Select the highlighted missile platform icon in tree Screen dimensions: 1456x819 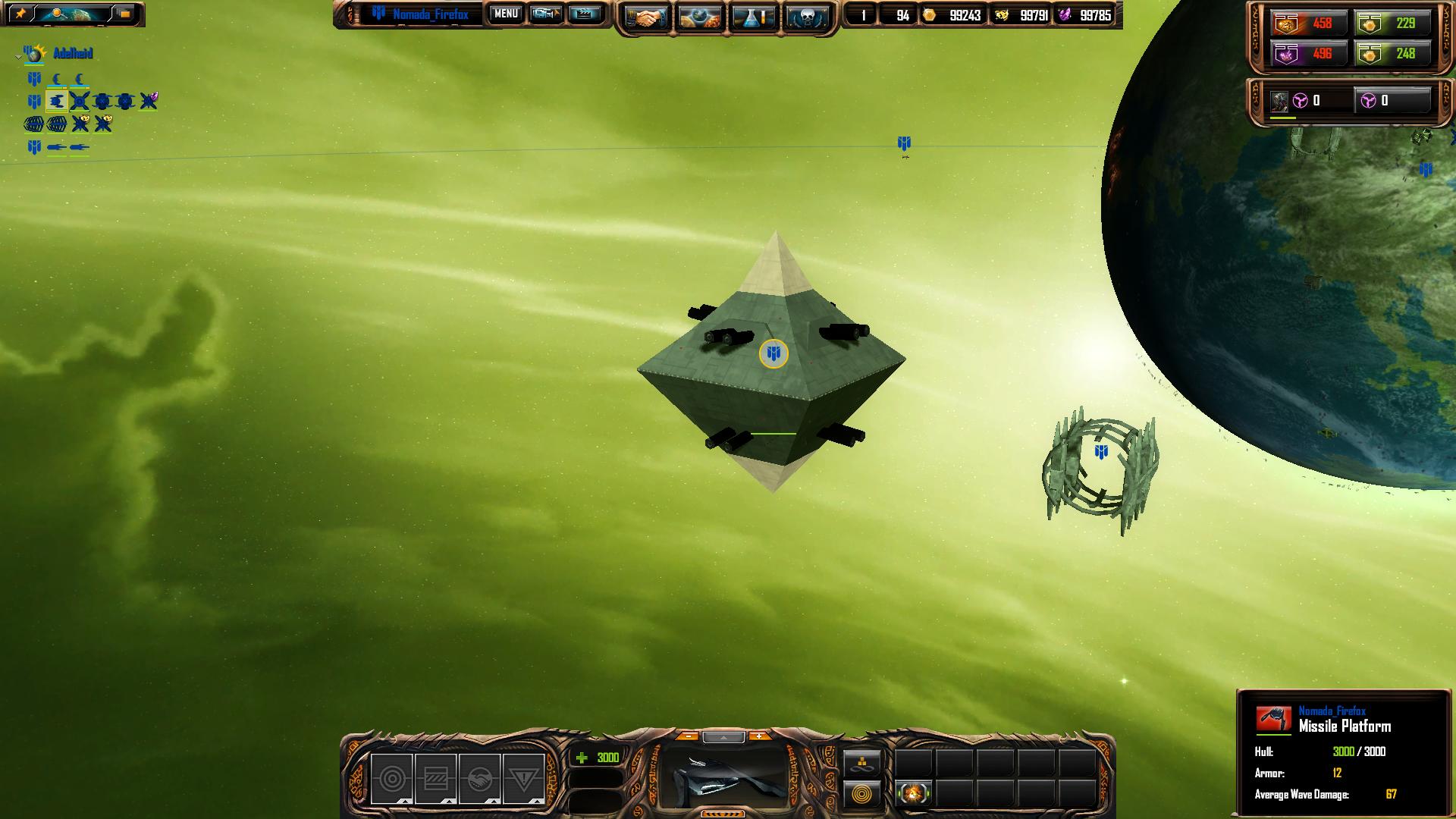pyautogui.click(x=57, y=102)
